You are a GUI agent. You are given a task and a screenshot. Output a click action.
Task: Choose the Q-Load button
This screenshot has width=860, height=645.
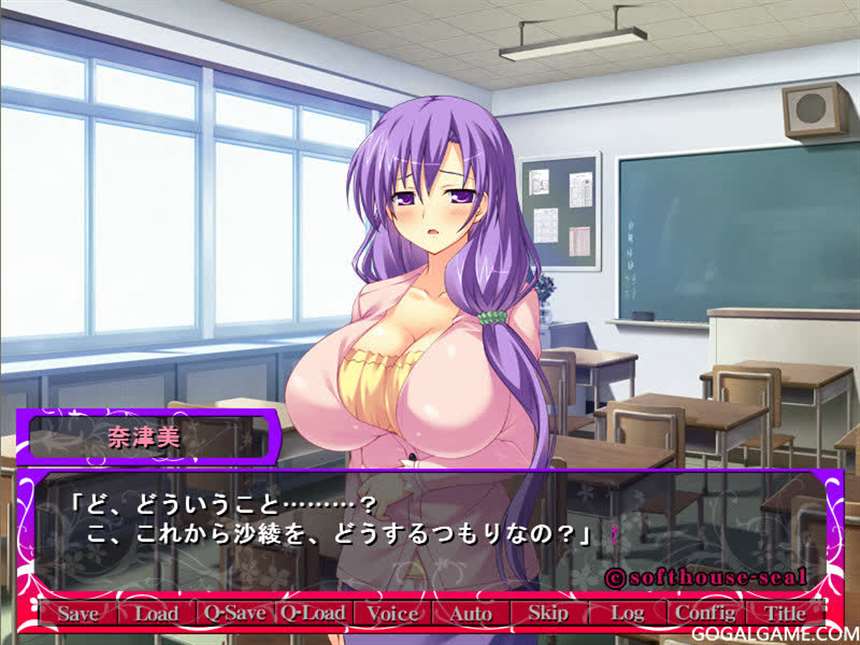312,613
